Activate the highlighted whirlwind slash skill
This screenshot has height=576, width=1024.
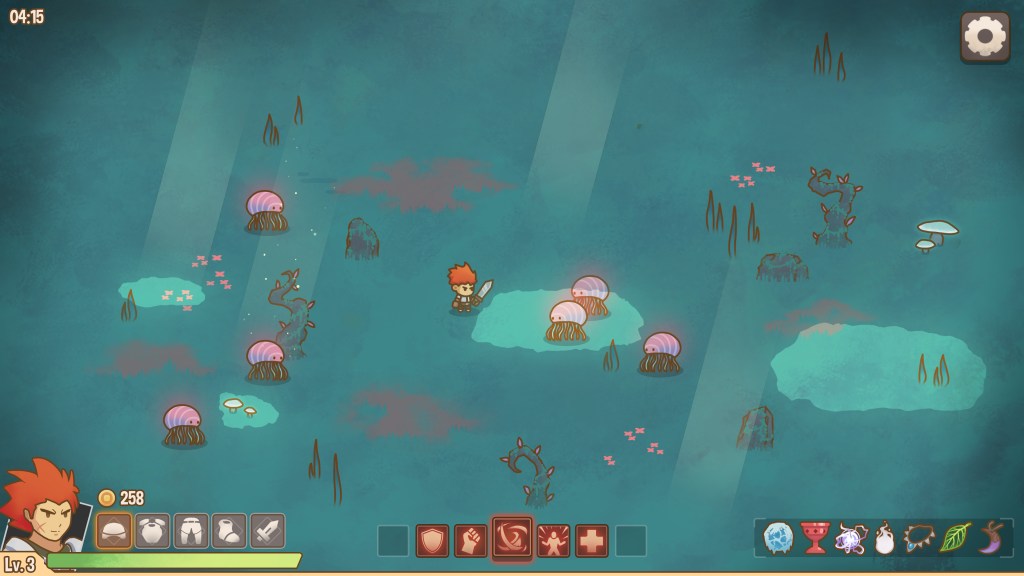[x=512, y=539]
